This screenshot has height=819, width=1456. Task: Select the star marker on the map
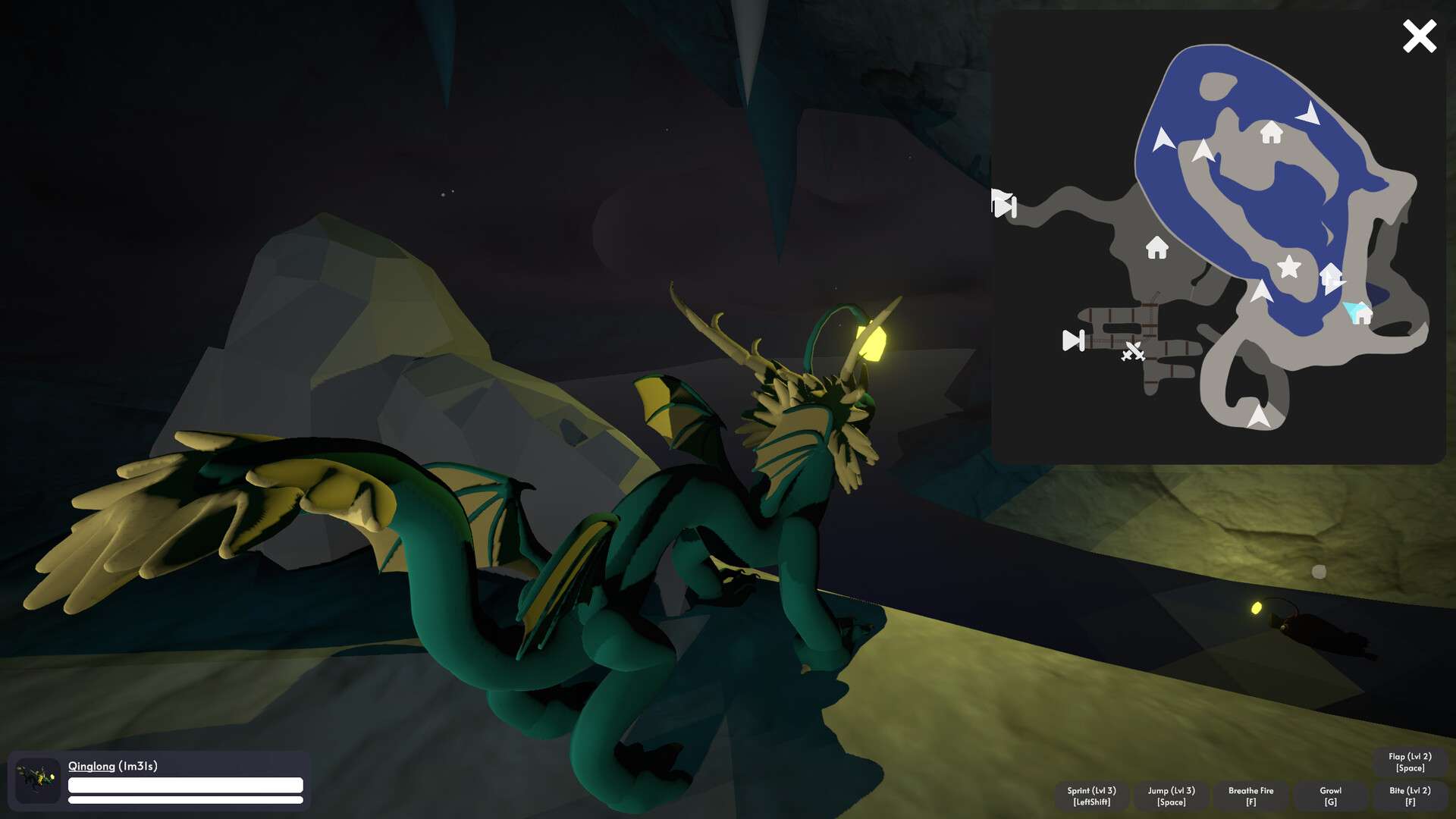(x=1288, y=267)
